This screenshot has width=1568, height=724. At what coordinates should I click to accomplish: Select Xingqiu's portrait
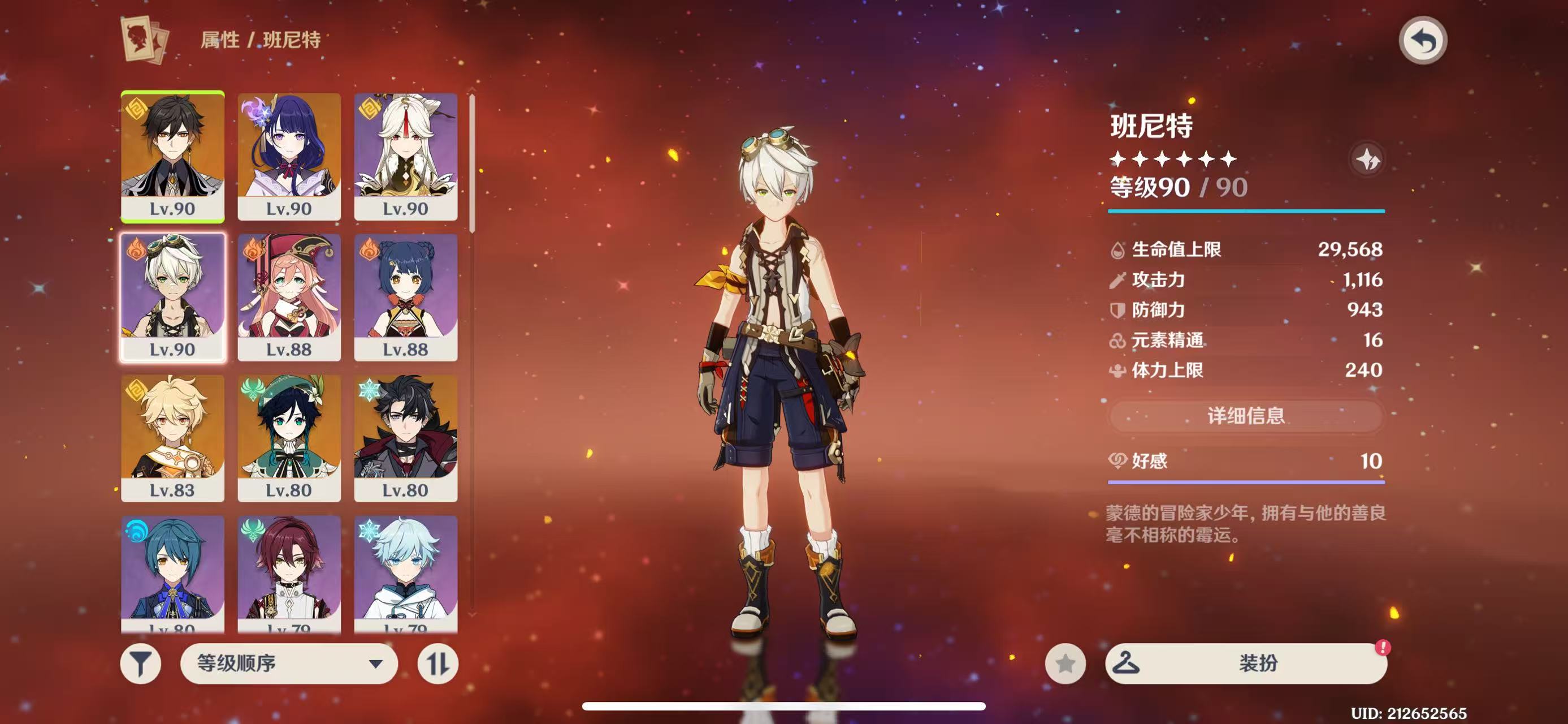pyautogui.click(x=173, y=572)
